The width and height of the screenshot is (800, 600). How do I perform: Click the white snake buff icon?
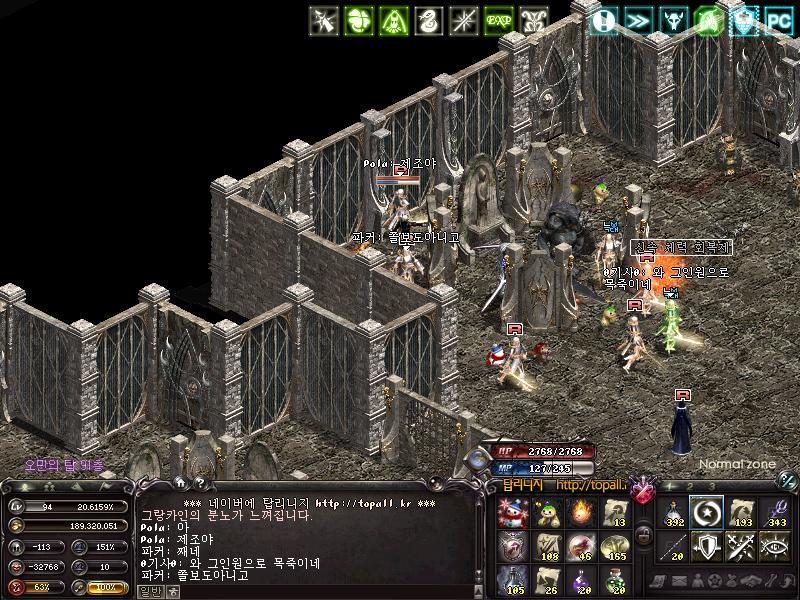428,19
